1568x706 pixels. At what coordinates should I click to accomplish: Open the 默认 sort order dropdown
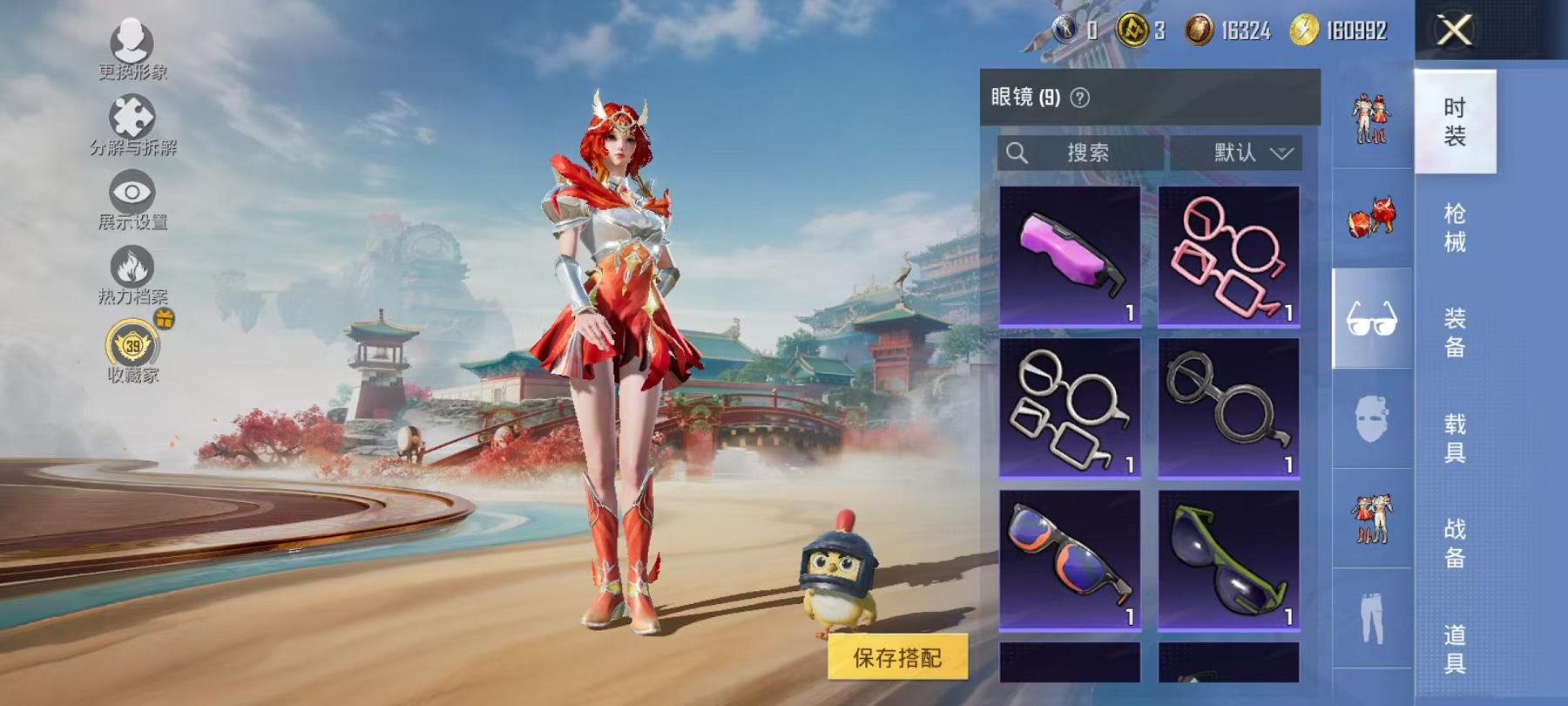pos(1244,152)
